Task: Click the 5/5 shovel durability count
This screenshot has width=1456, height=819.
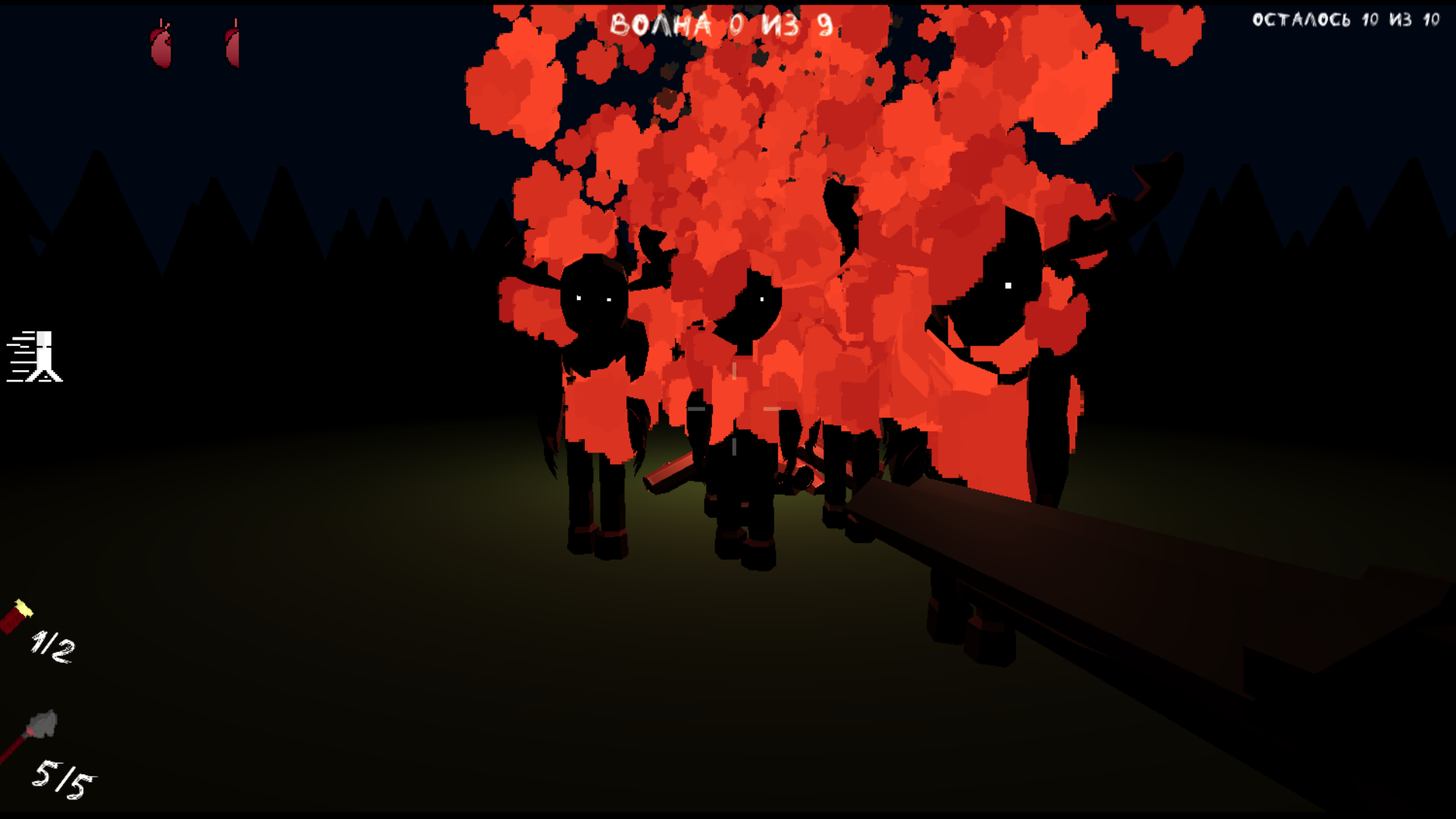Action: pos(64,777)
